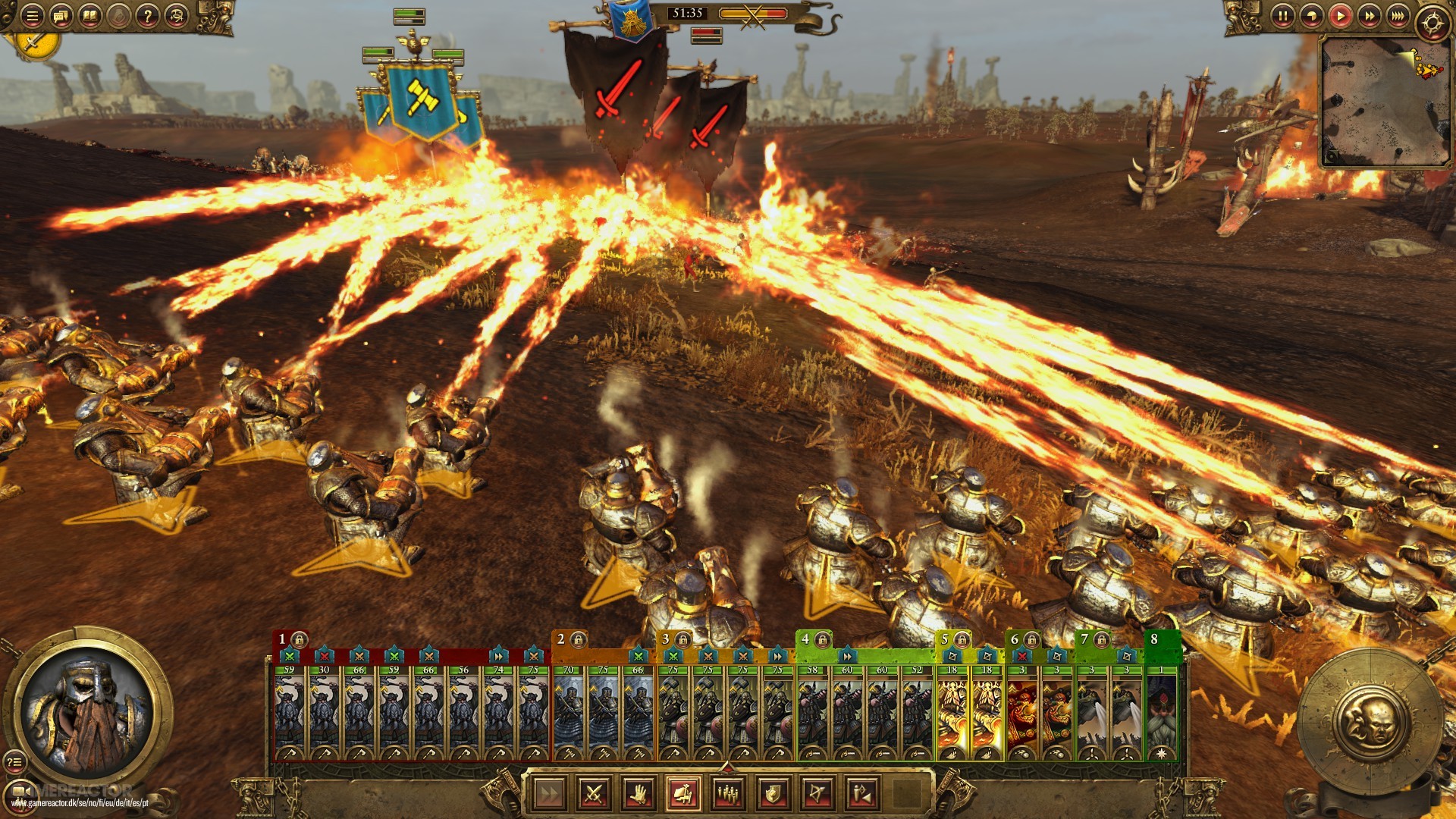The image size is (1456, 819).
Task: Click the help question mark icon
Action: point(148,16)
